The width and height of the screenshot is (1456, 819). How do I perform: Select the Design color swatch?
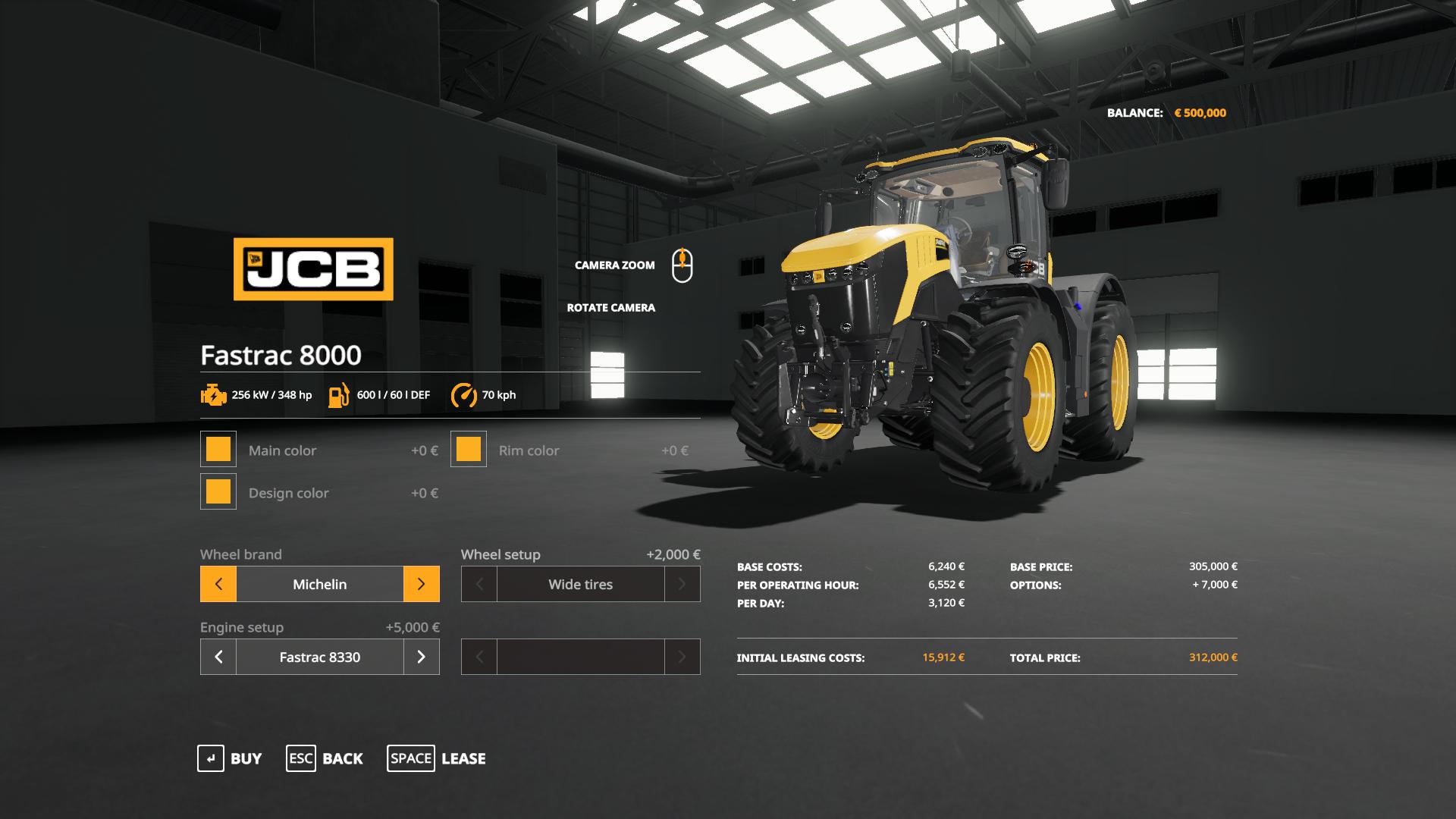click(218, 491)
